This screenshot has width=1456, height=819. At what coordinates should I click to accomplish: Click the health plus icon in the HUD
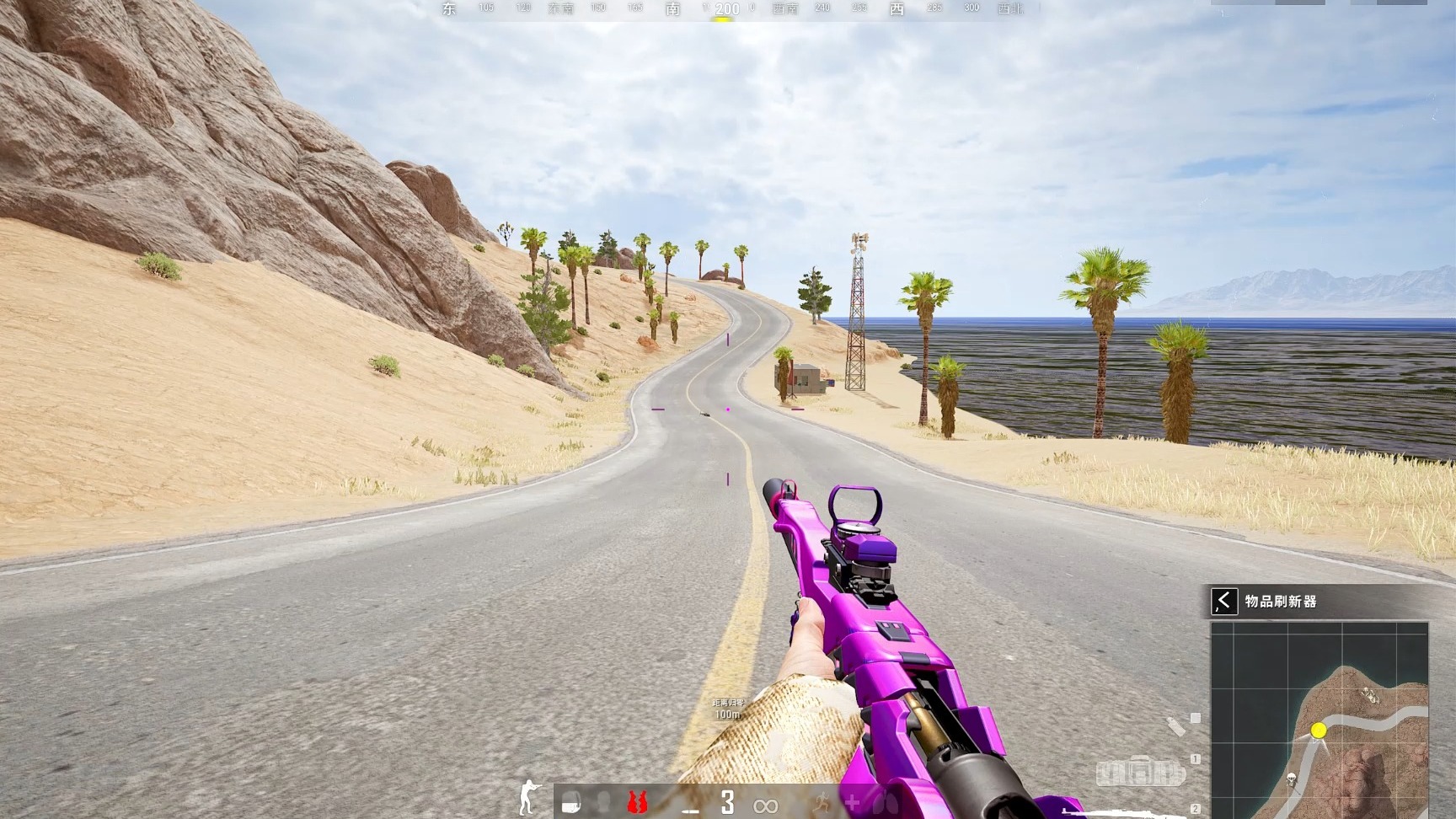coord(853,802)
